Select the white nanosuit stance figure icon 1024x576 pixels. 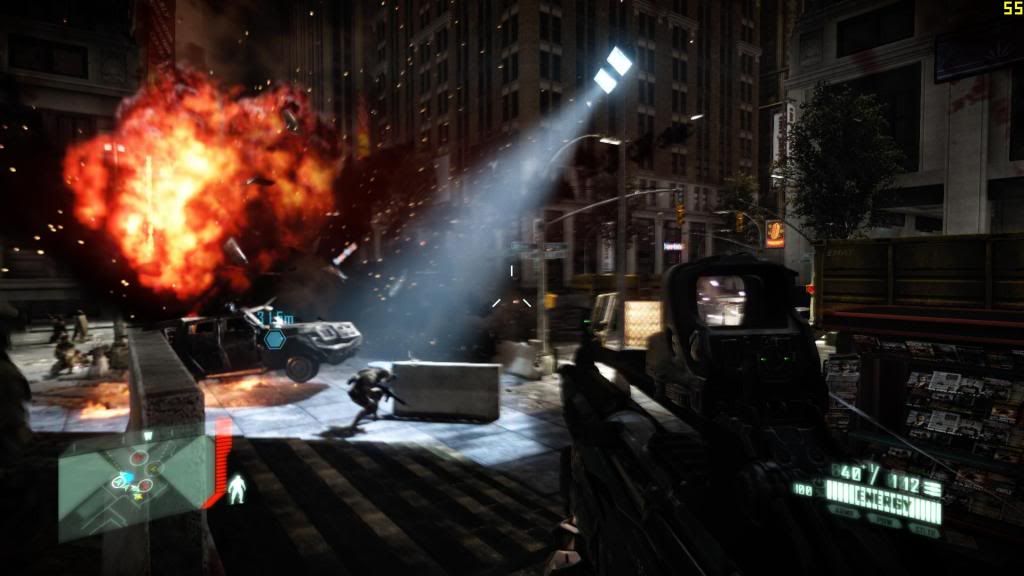click(x=237, y=488)
